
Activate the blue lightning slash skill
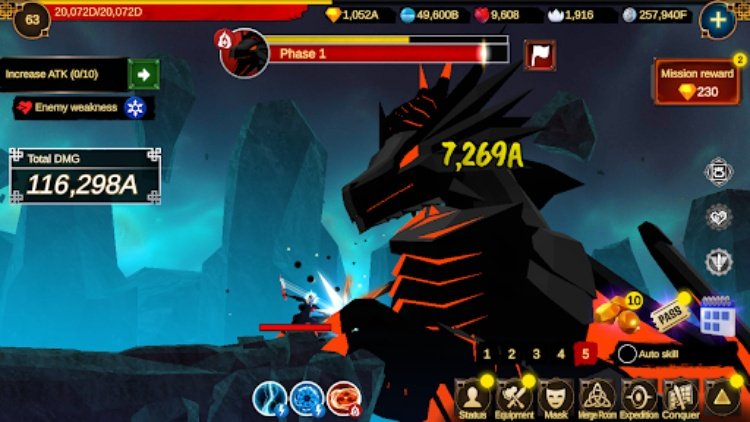(270, 398)
